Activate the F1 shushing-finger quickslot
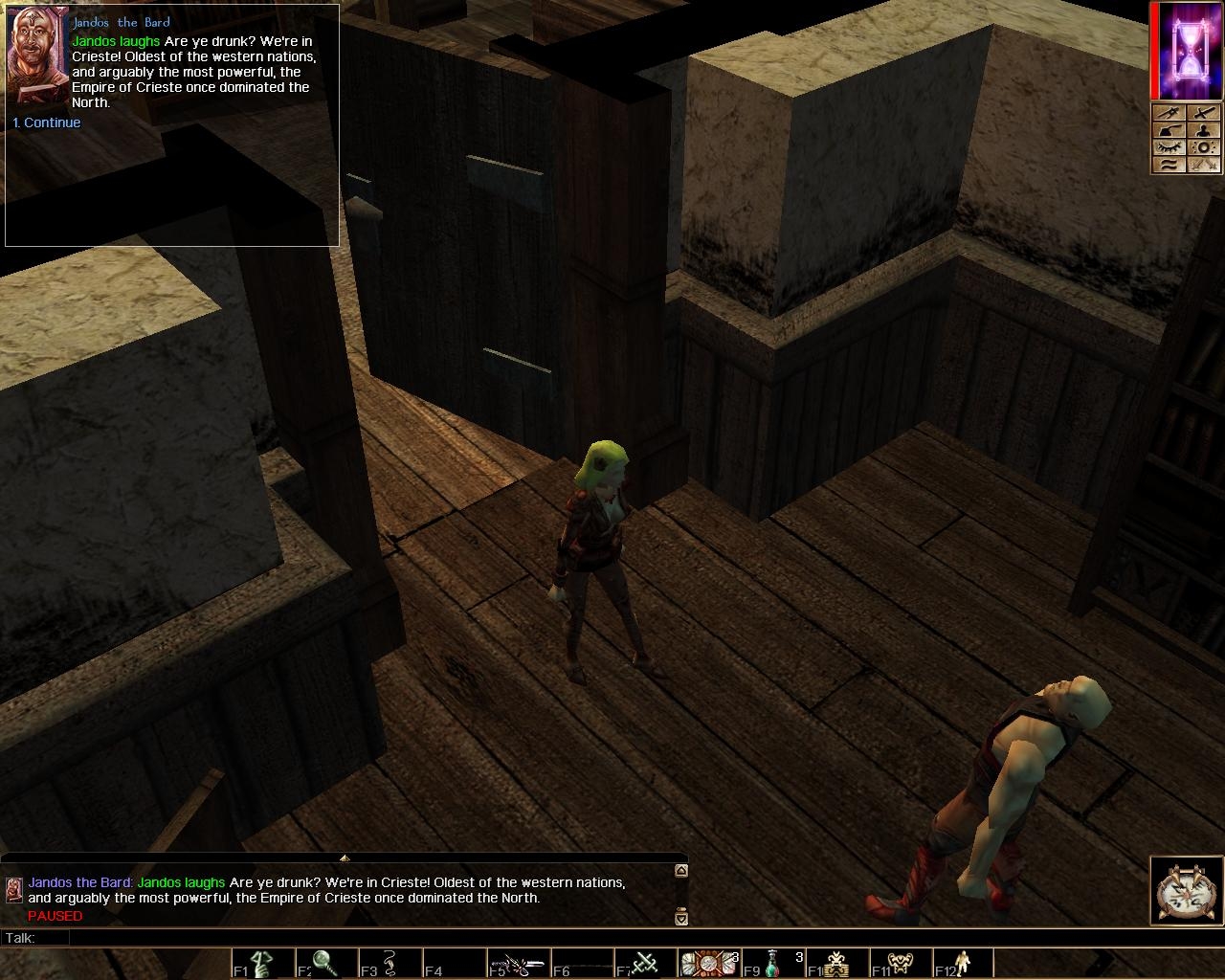1225x980 pixels. 261,963
